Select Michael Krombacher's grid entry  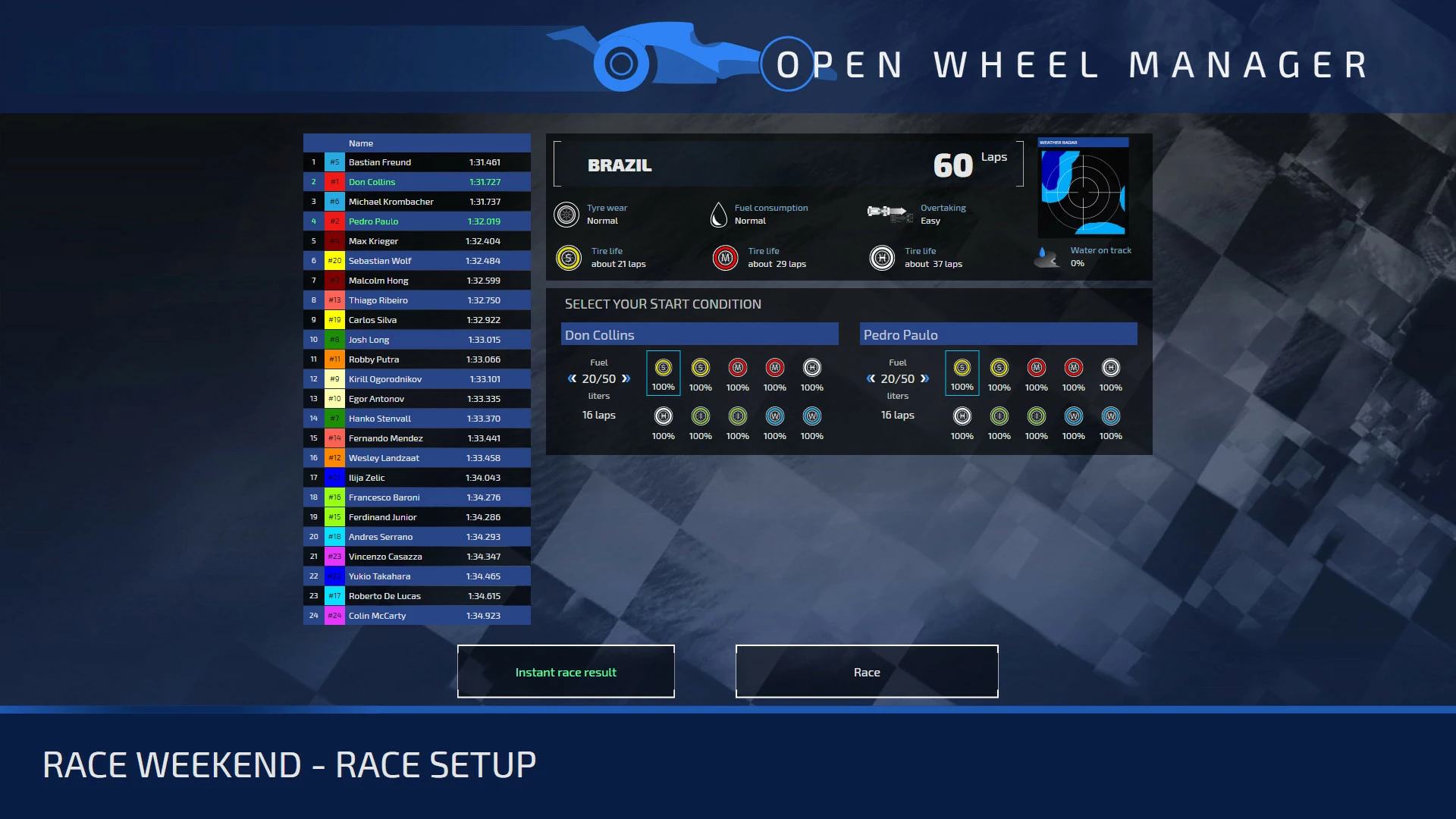click(417, 202)
